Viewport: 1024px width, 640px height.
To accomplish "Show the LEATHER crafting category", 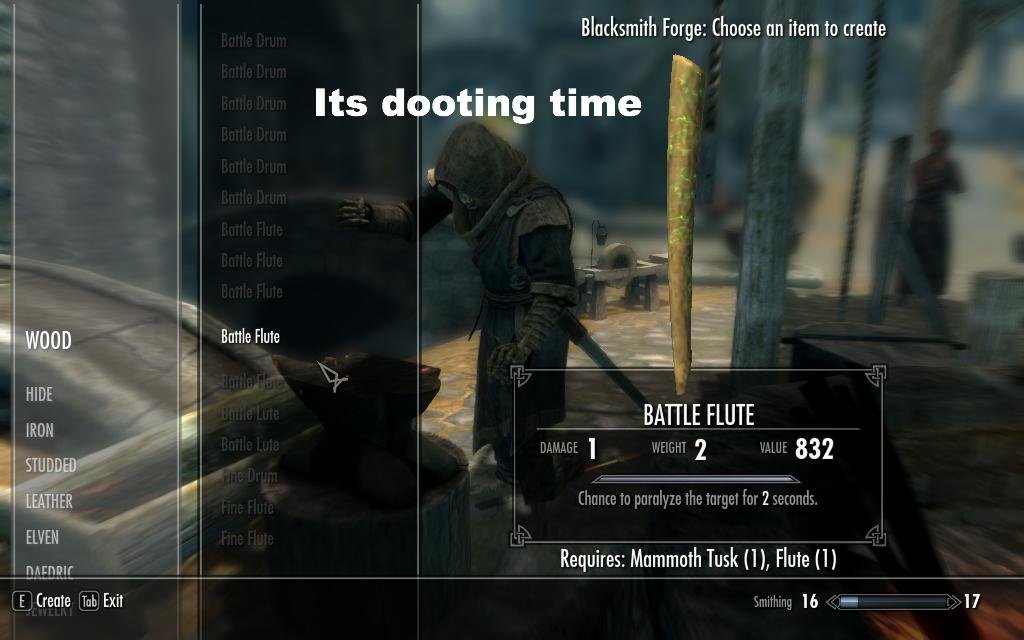I will (49, 502).
